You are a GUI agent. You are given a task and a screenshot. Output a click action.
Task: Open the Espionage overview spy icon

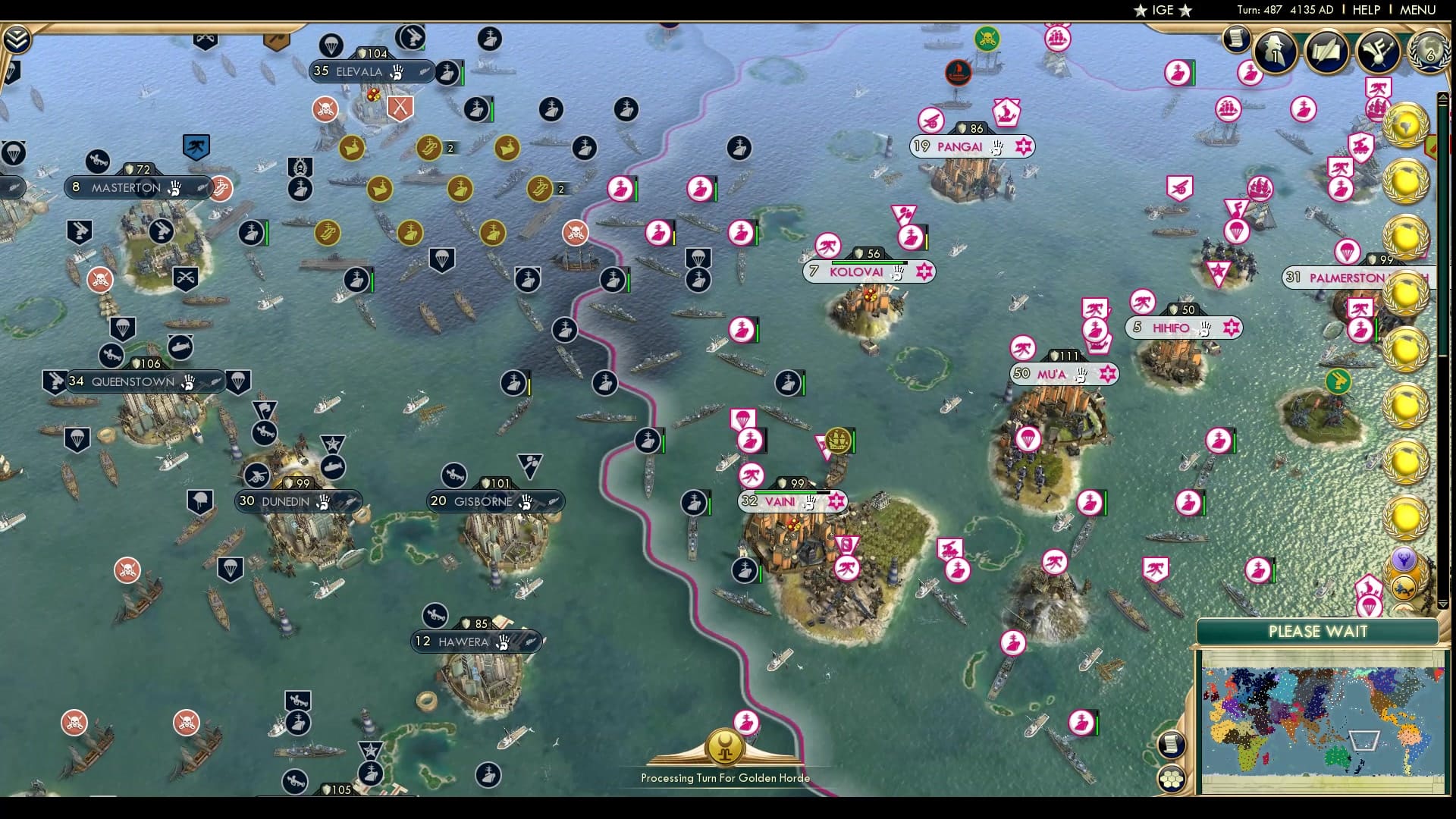pyautogui.click(x=1274, y=52)
